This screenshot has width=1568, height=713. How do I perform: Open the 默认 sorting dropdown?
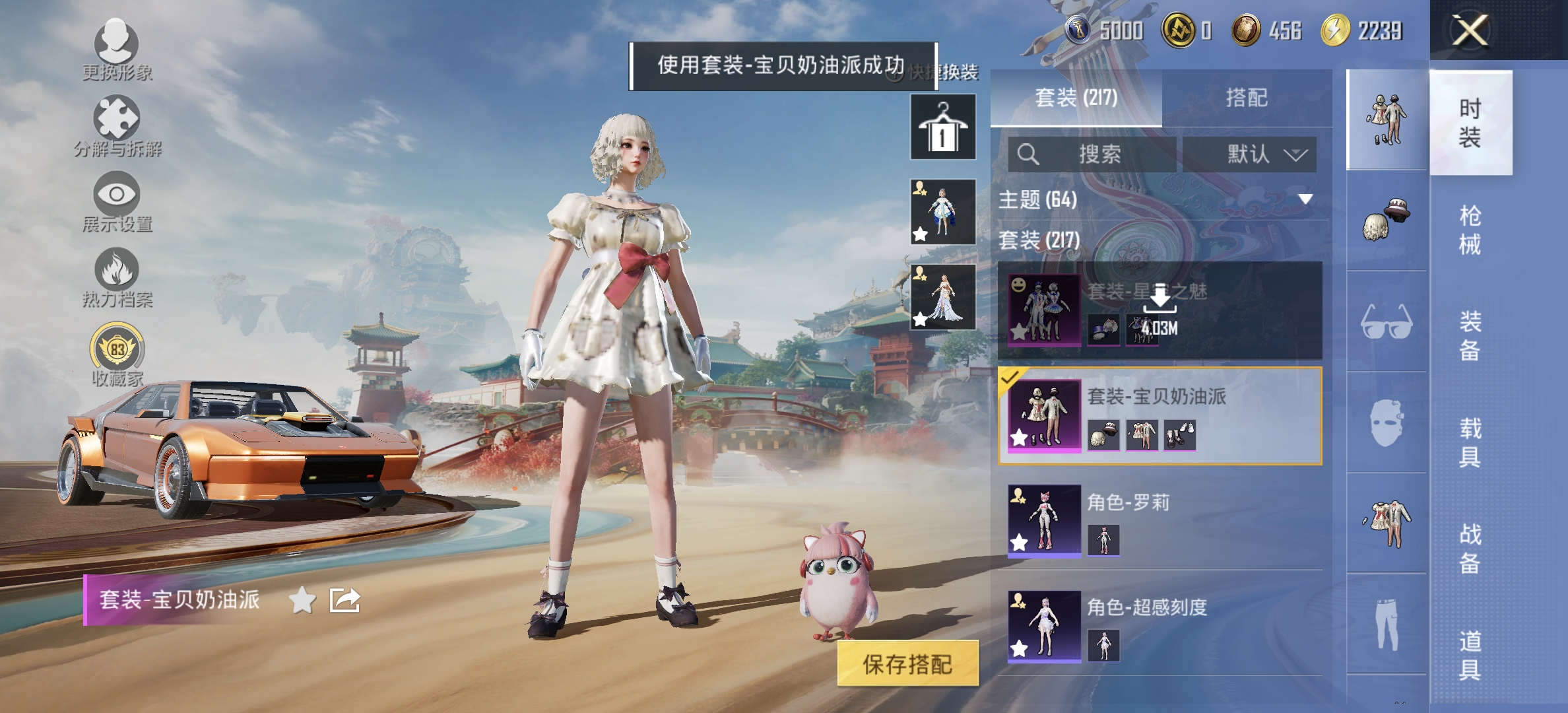click(1251, 154)
